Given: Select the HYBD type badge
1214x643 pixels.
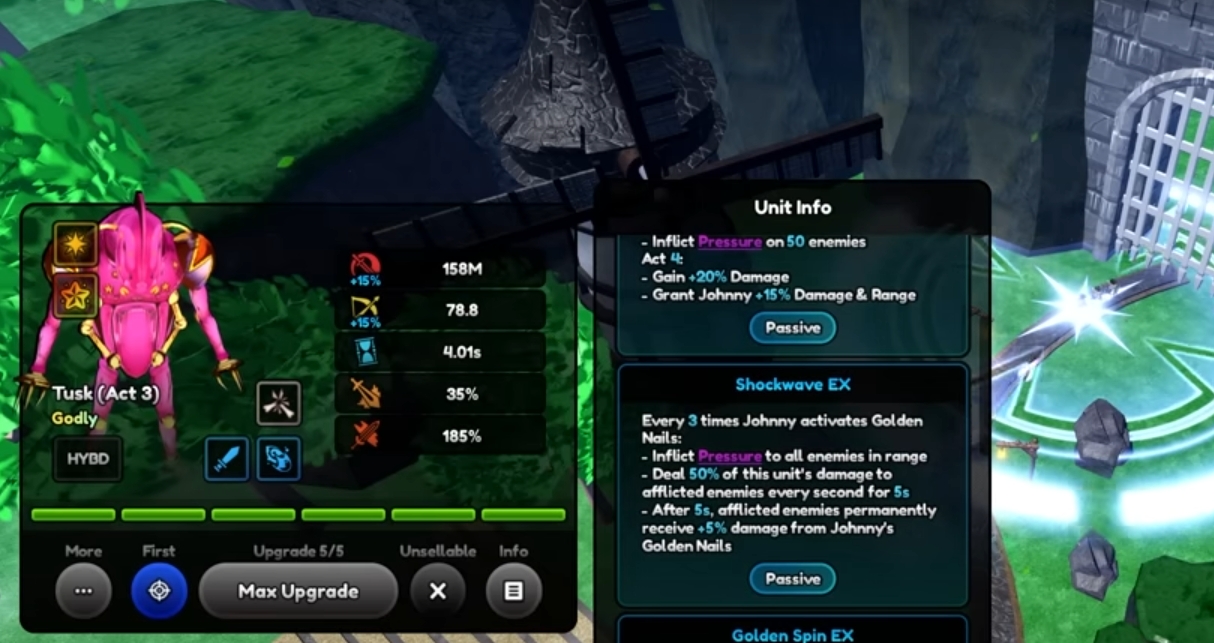Looking at the screenshot, I should [88, 459].
